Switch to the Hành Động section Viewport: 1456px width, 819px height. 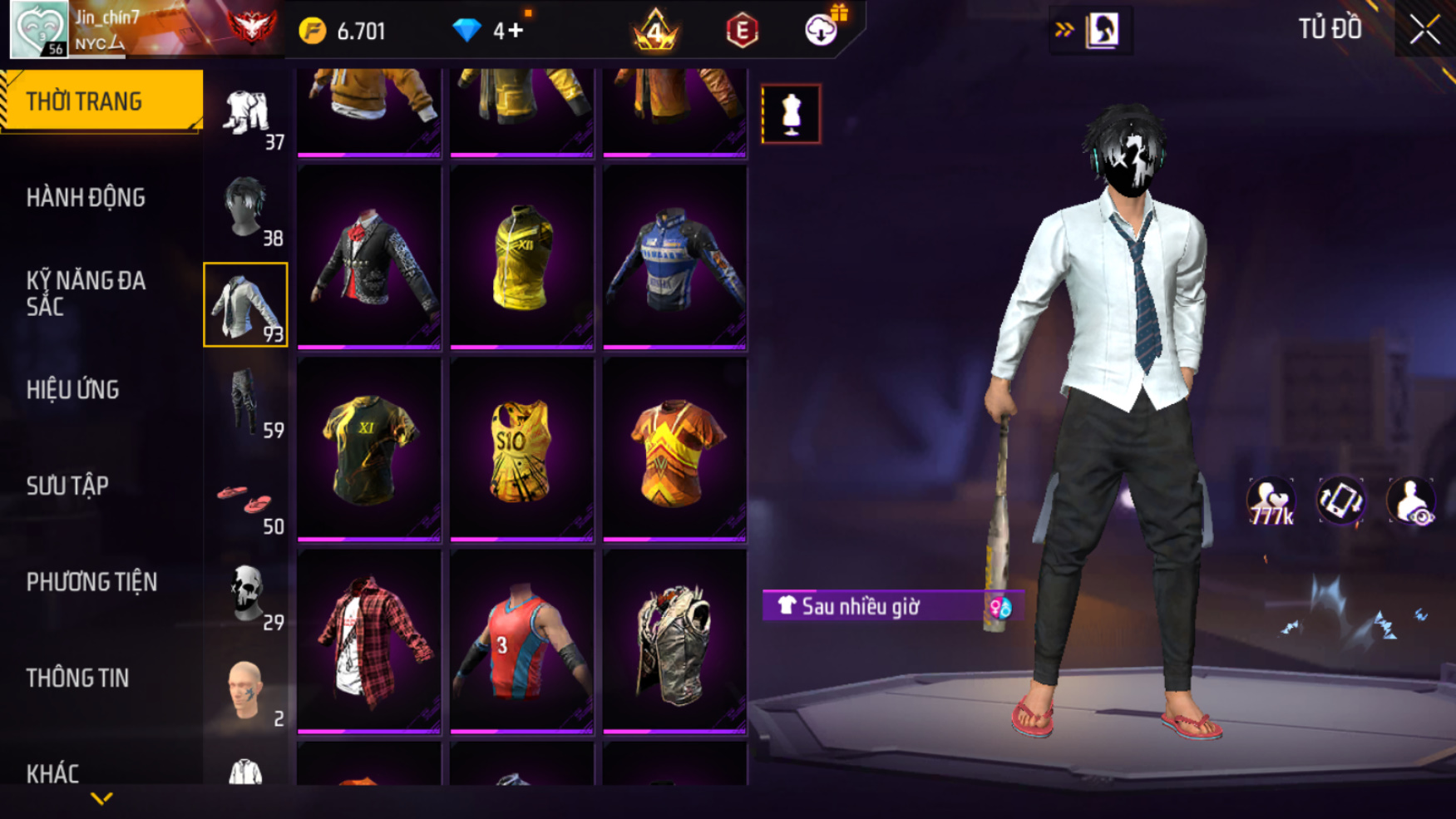coord(86,198)
